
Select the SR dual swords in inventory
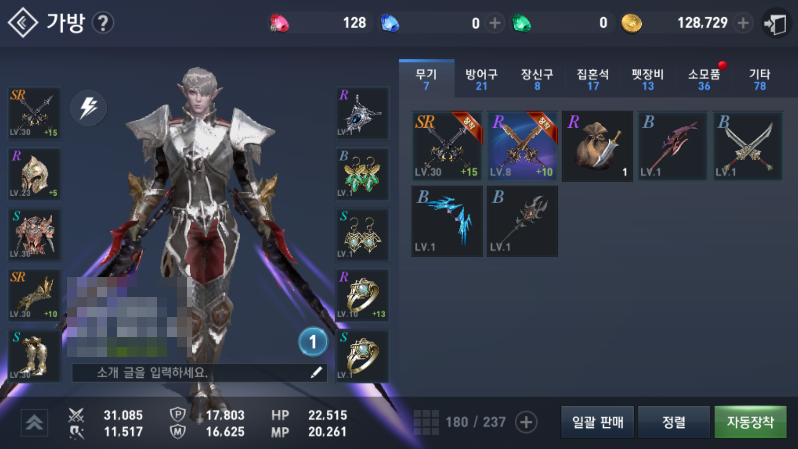[x=446, y=146]
